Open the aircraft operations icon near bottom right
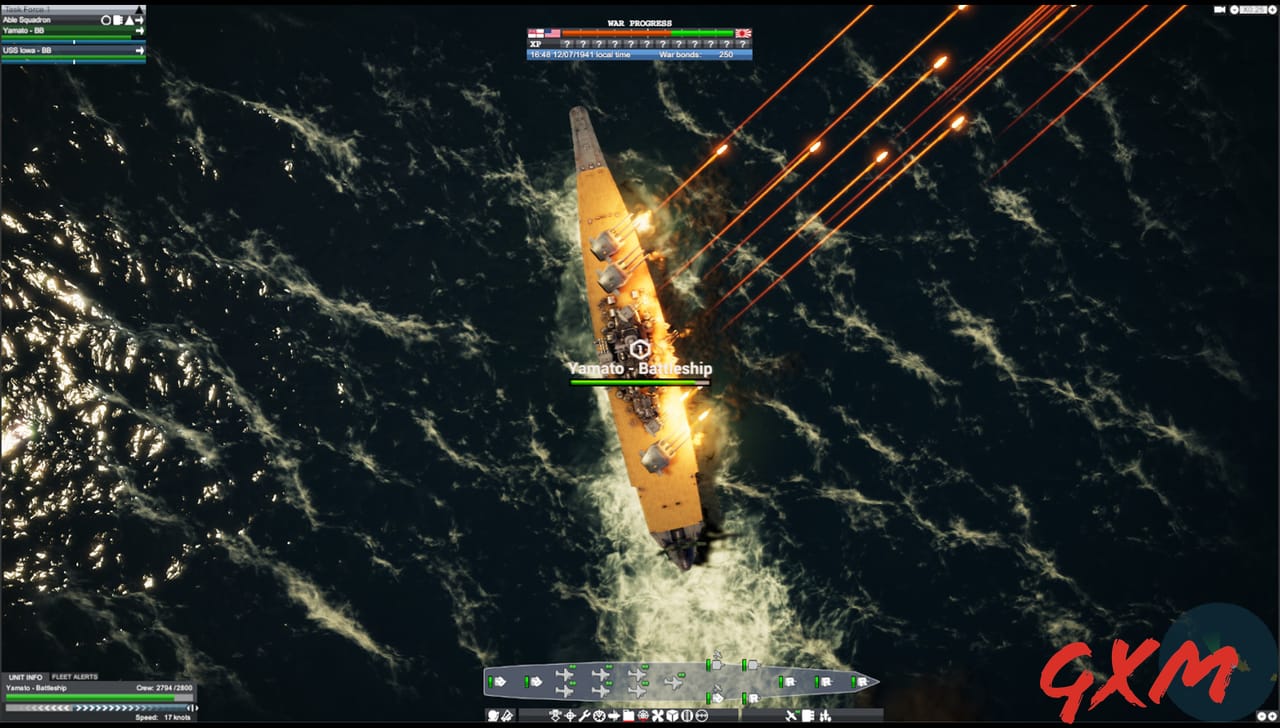This screenshot has height=728, width=1280. [790, 715]
